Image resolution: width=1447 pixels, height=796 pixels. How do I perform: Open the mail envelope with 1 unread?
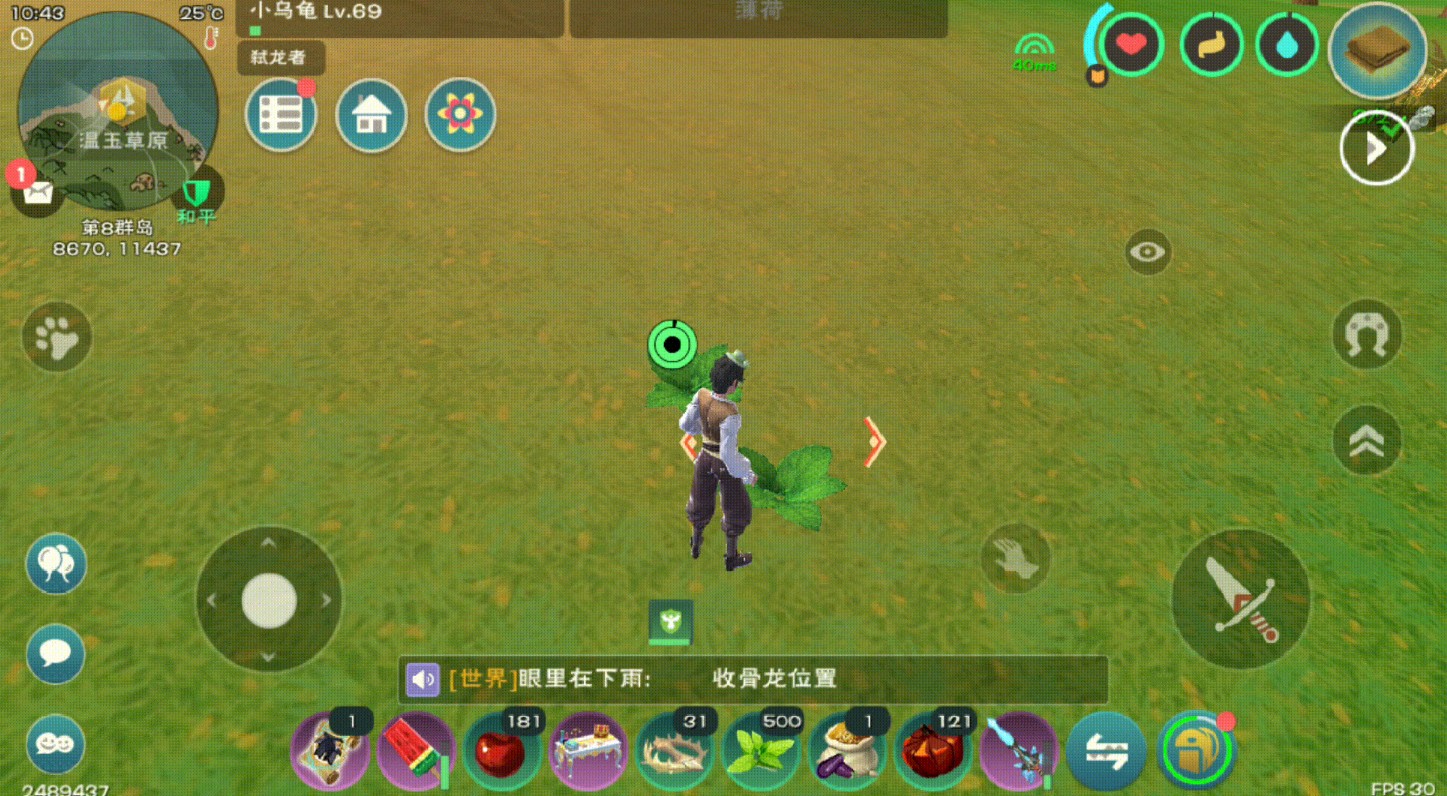[37, 191]
